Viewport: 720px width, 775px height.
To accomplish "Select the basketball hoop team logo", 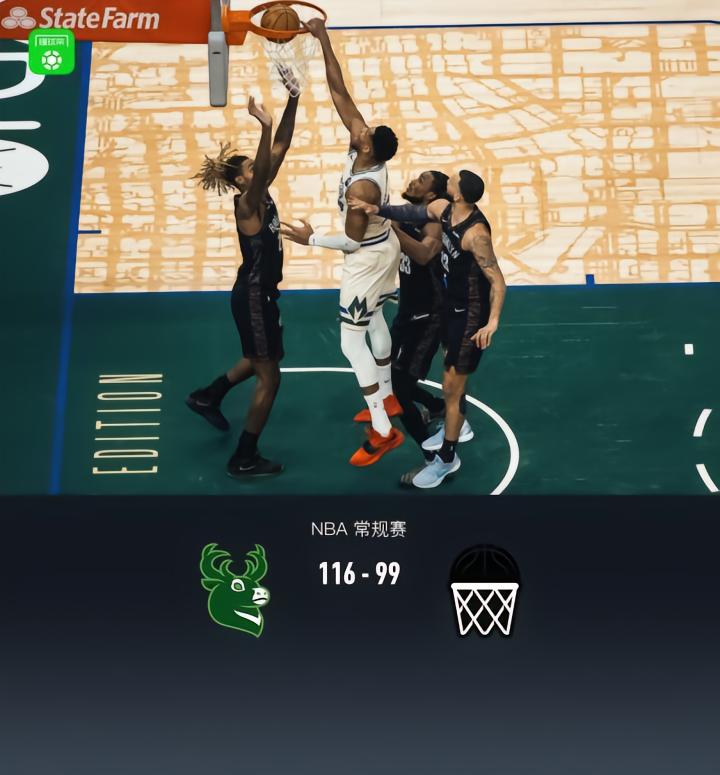I will coord(484,591).
